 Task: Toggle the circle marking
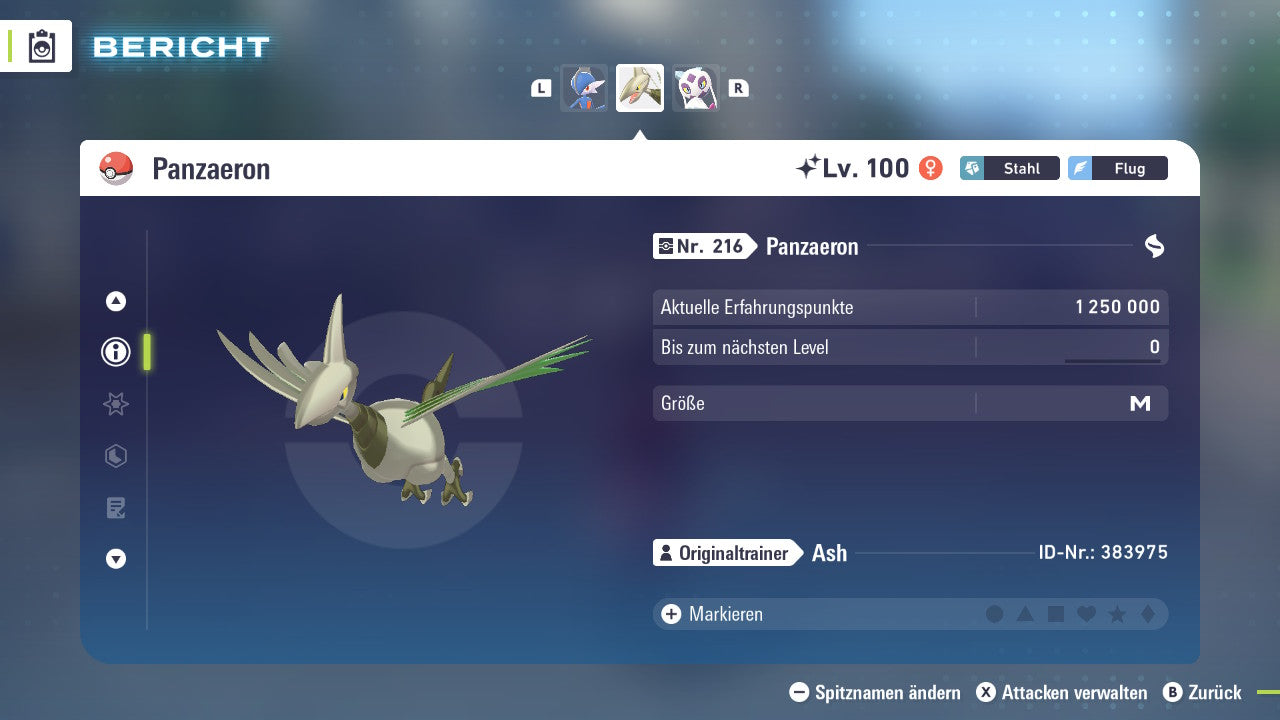coord(995,613)
